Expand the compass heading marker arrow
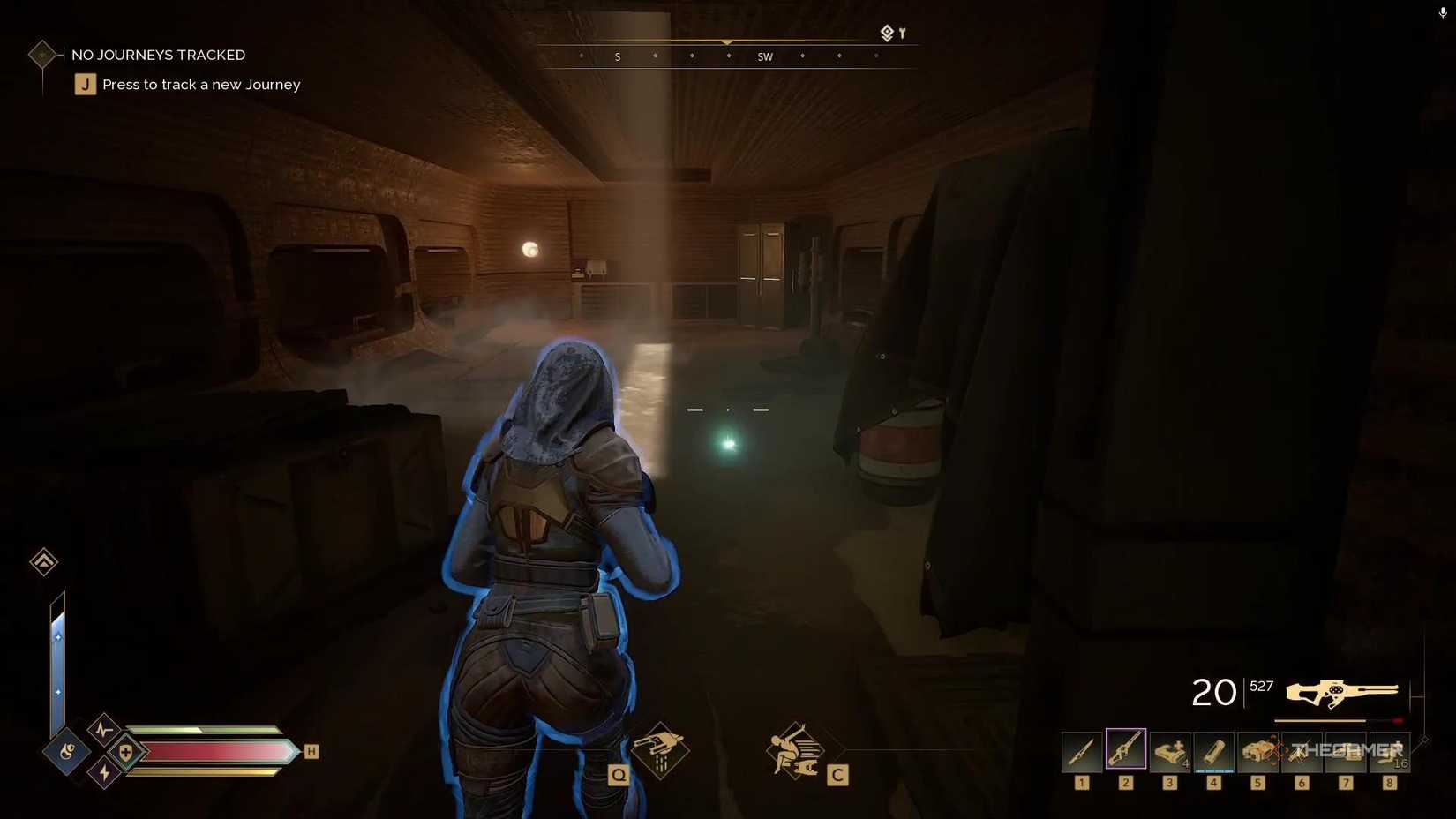This screenshot has width=1456, height=819. (726, 41)
